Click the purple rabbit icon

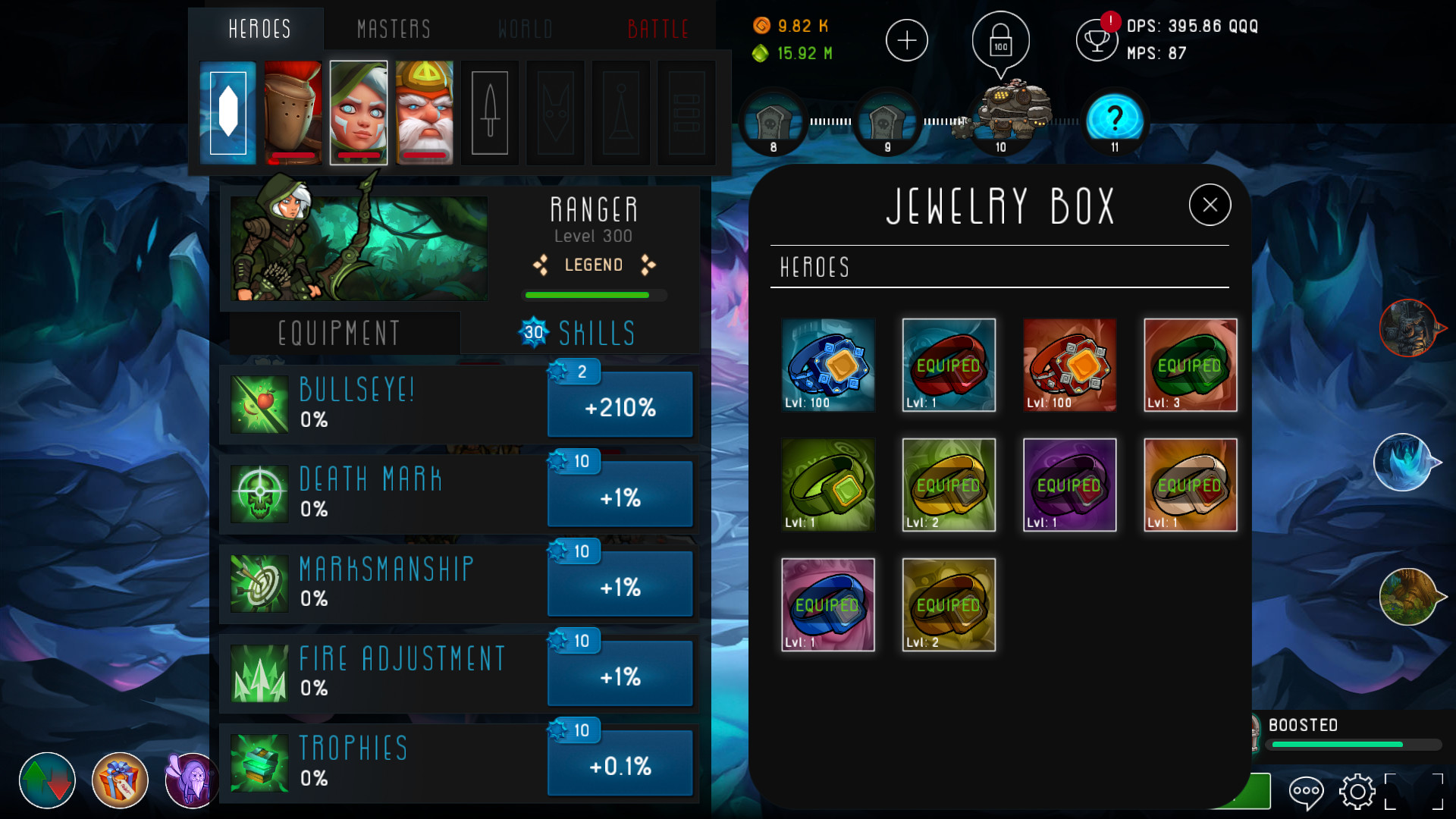190,780
